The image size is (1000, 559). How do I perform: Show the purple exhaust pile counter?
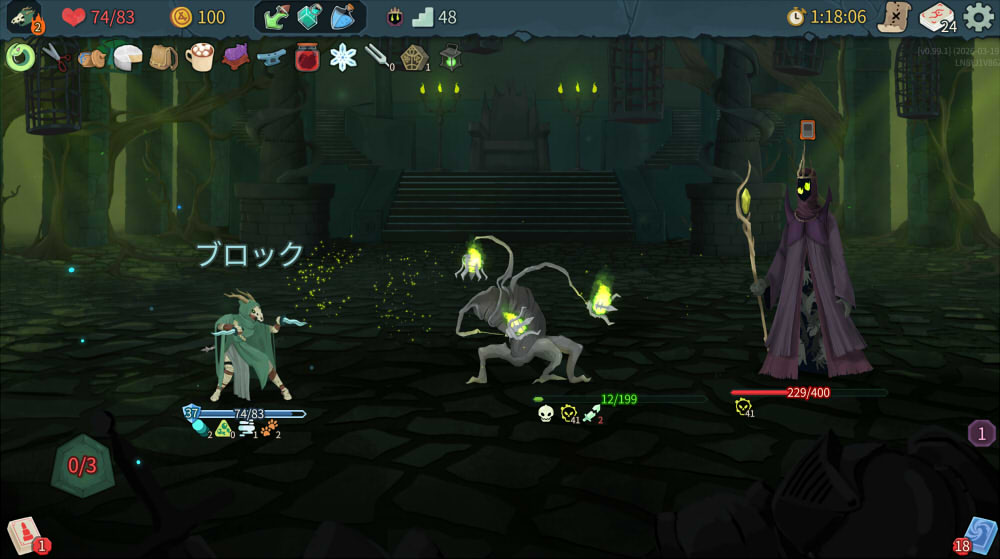click(981, 433)
